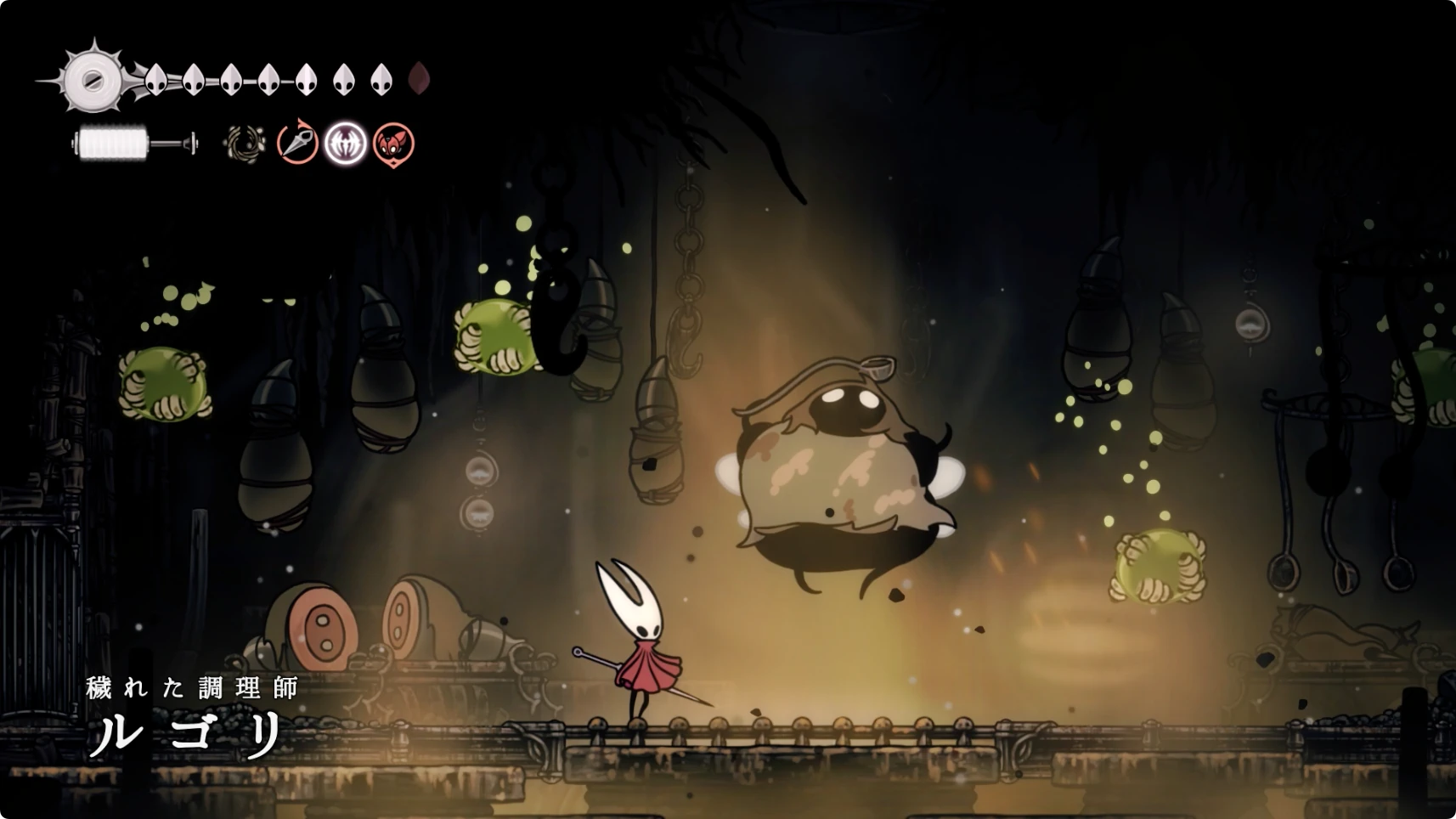
Task: Select the throwing dagger tool icon
Action: click(x=297, y=143)
